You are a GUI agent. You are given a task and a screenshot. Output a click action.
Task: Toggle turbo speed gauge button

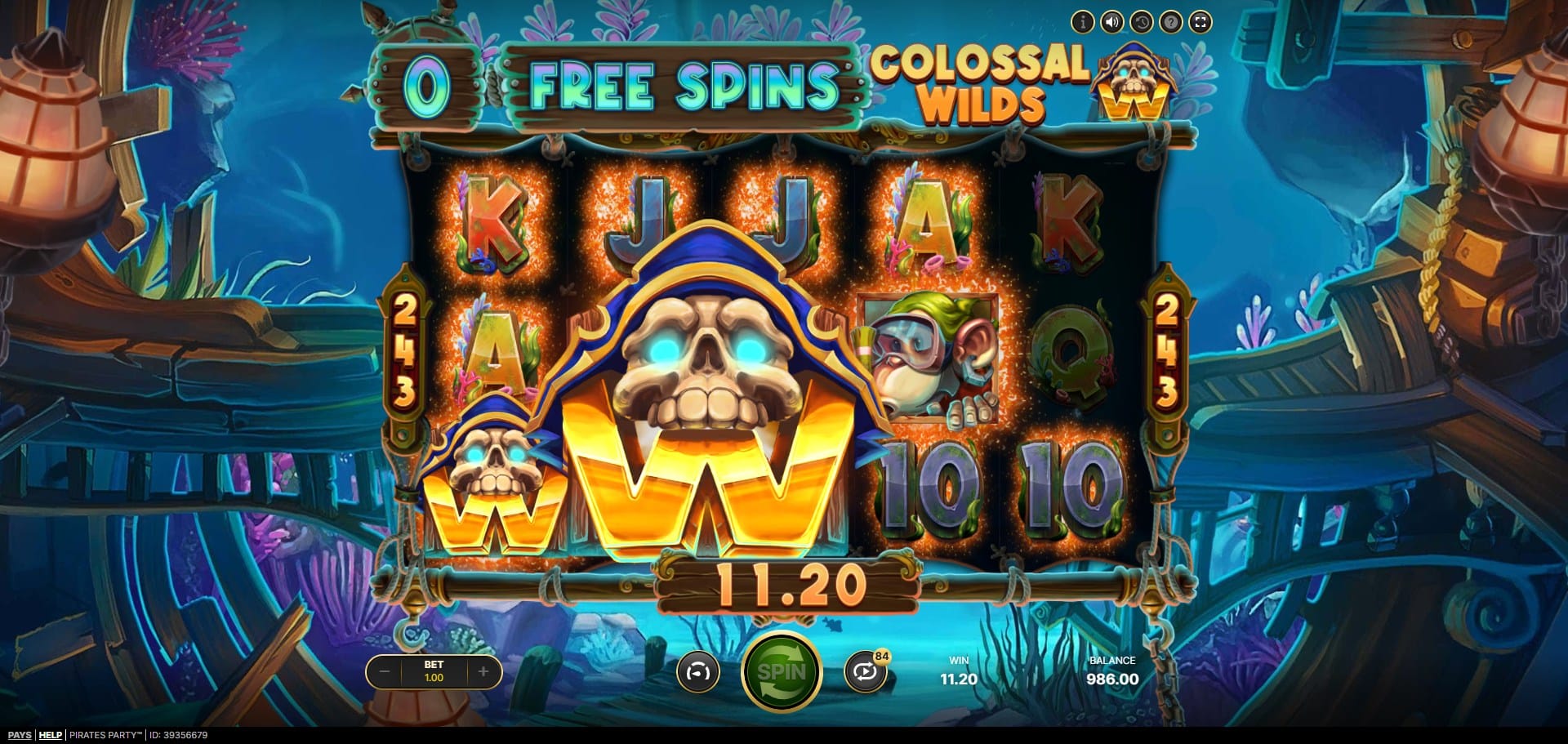698,672
